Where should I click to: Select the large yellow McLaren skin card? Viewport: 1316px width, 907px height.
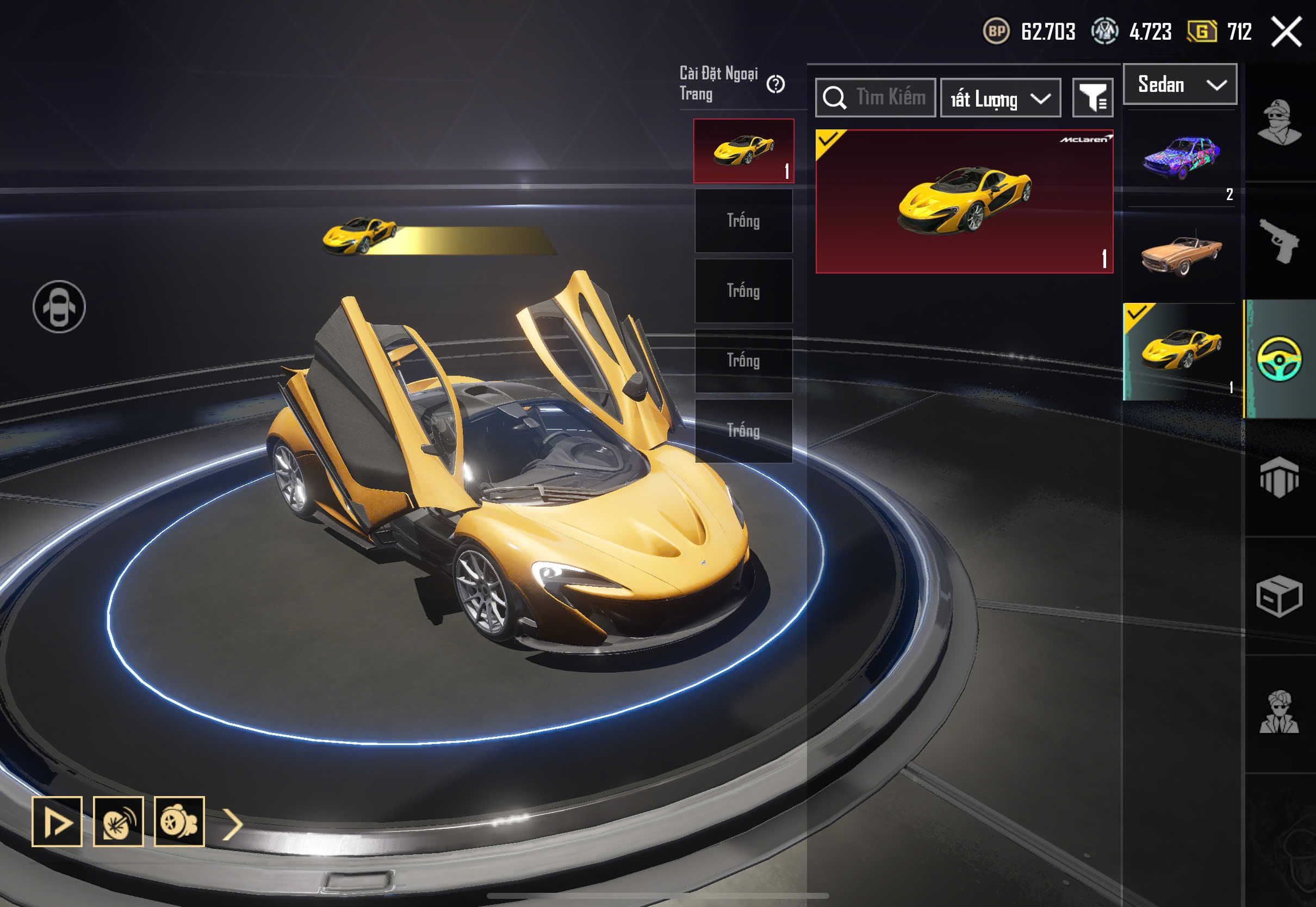(x=964, y=202)
